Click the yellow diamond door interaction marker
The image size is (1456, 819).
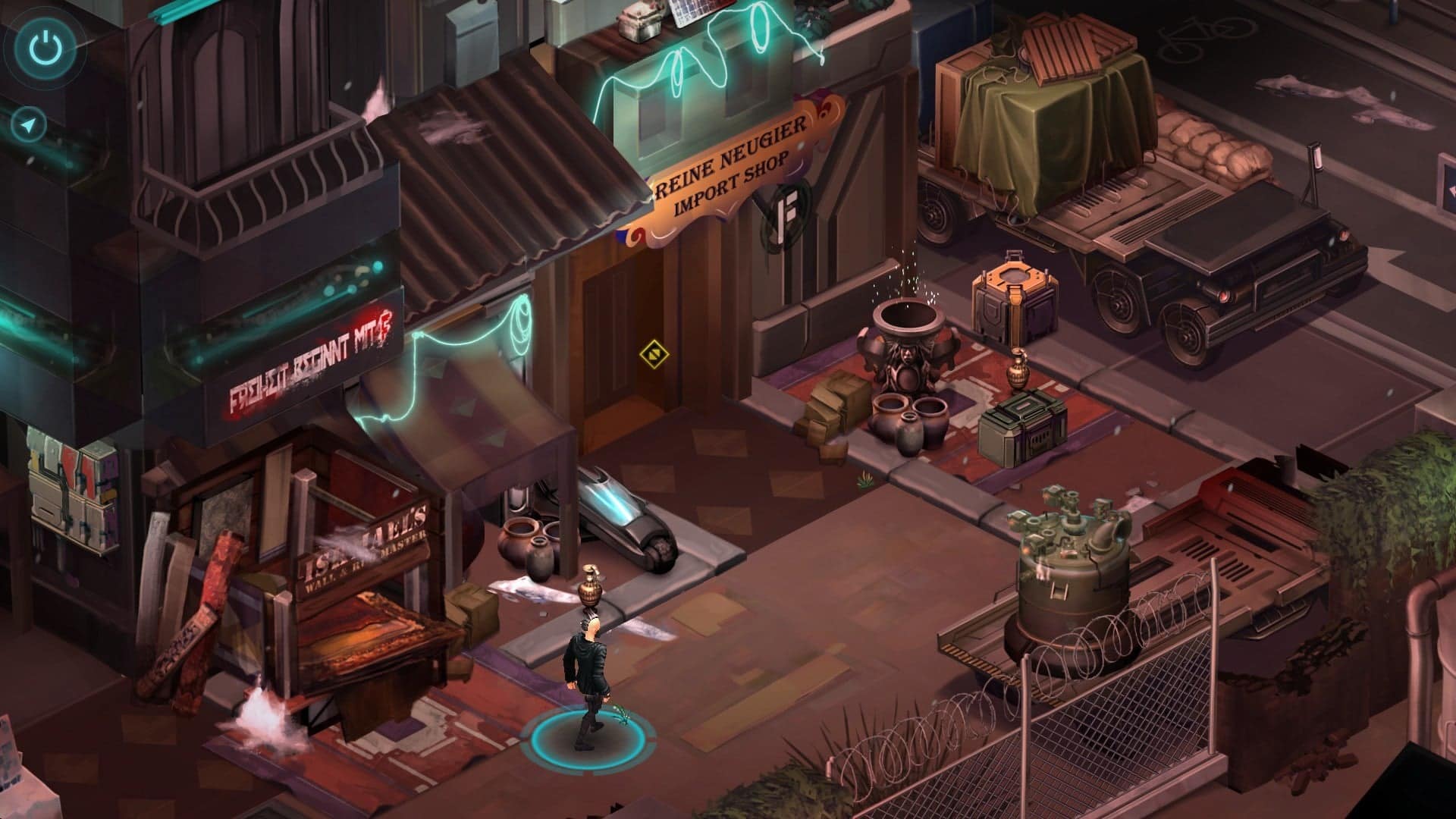[654, 353]
